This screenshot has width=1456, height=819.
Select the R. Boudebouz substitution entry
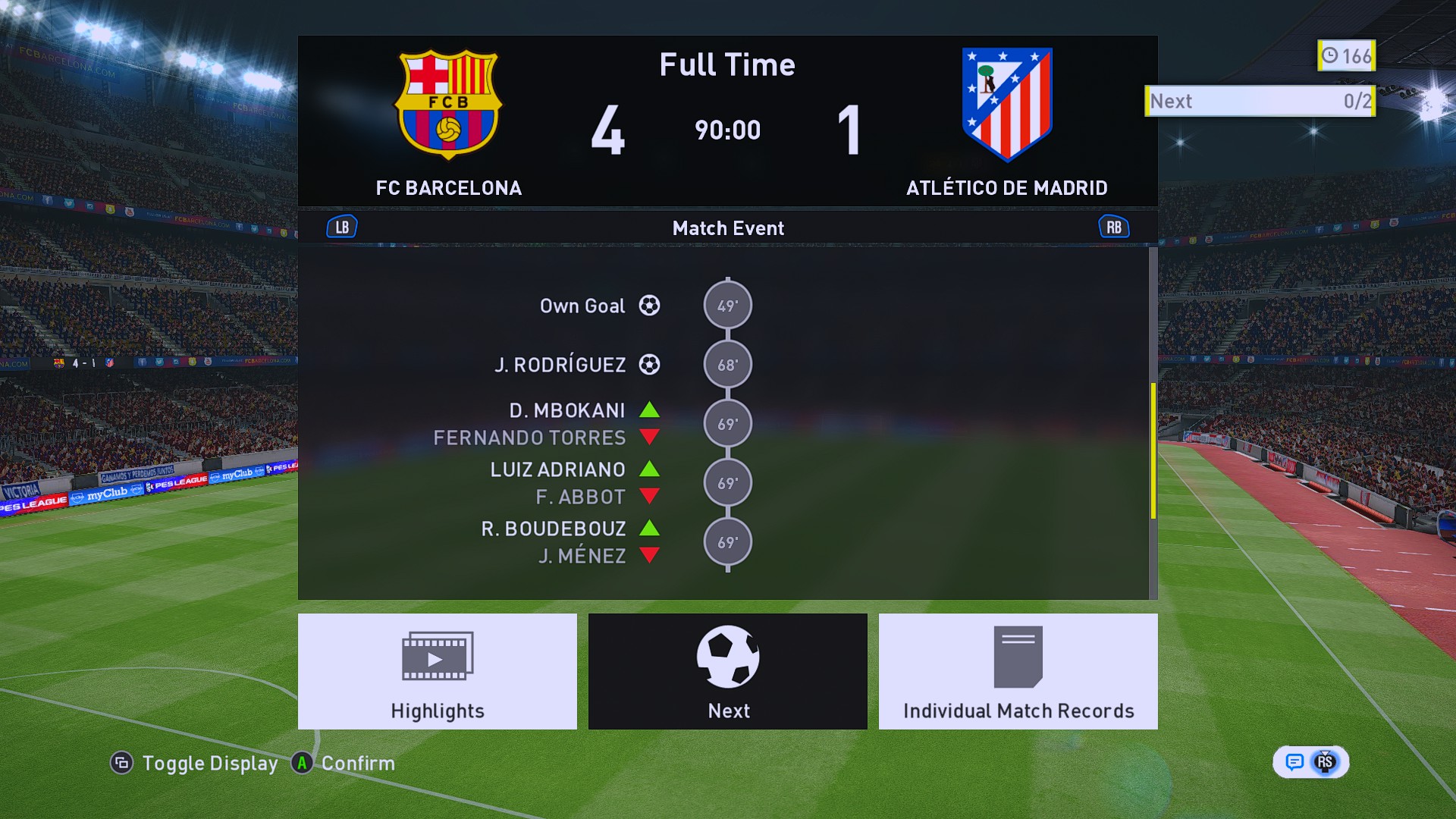coord(554,529)
